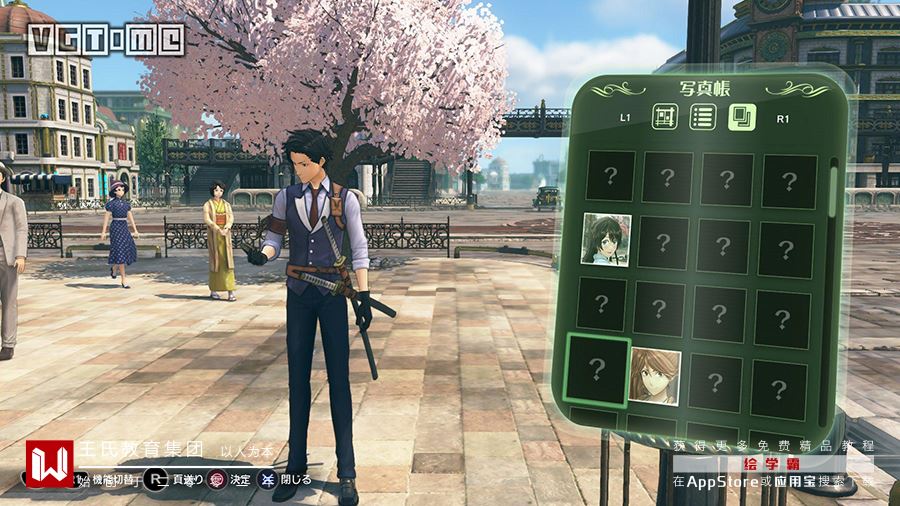Switch to the map-grid tab icon
This screenshot has width=900, height=506.
(x=666, y=117)
